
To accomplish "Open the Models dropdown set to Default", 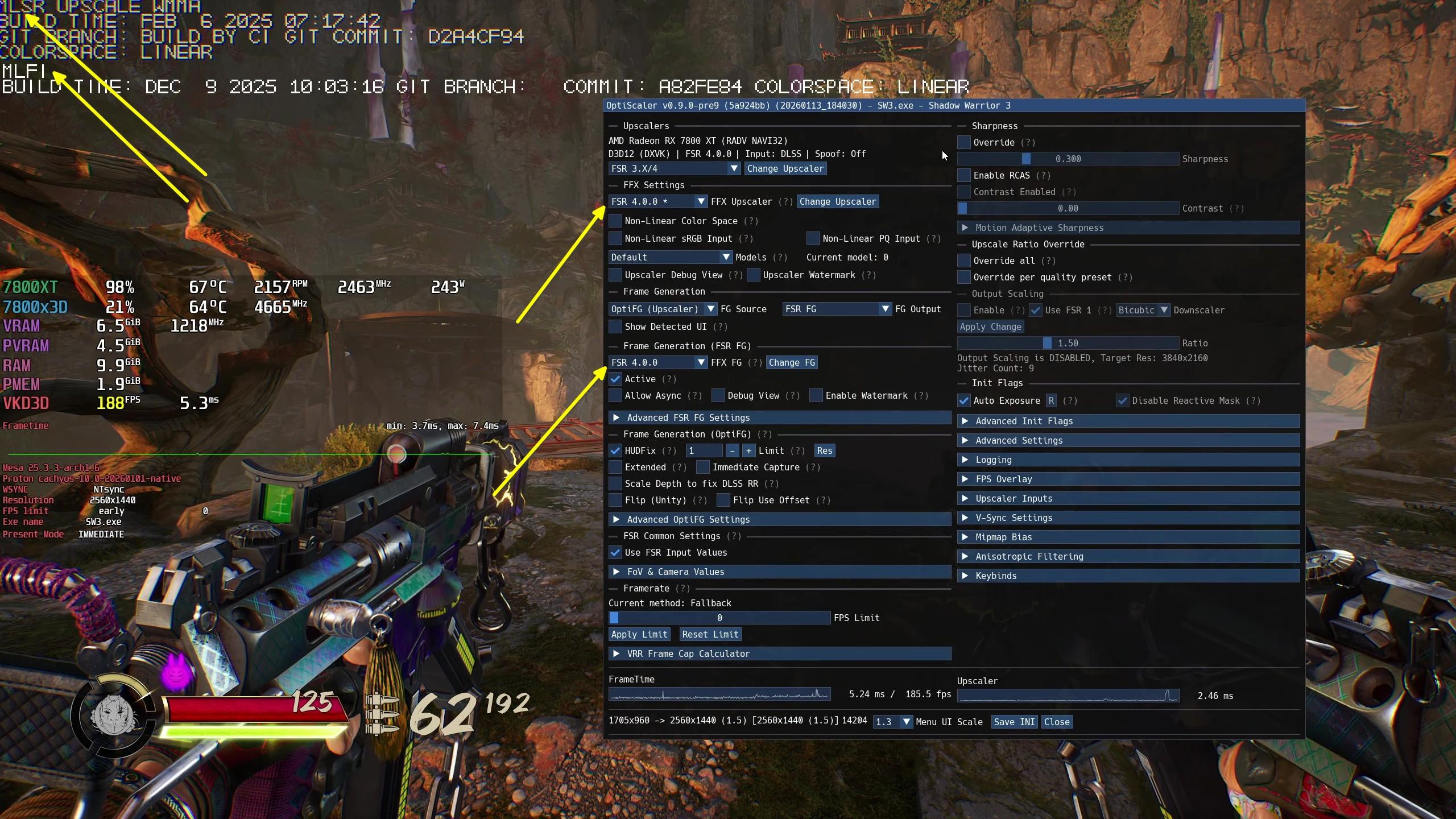I will tap(670, 258).
